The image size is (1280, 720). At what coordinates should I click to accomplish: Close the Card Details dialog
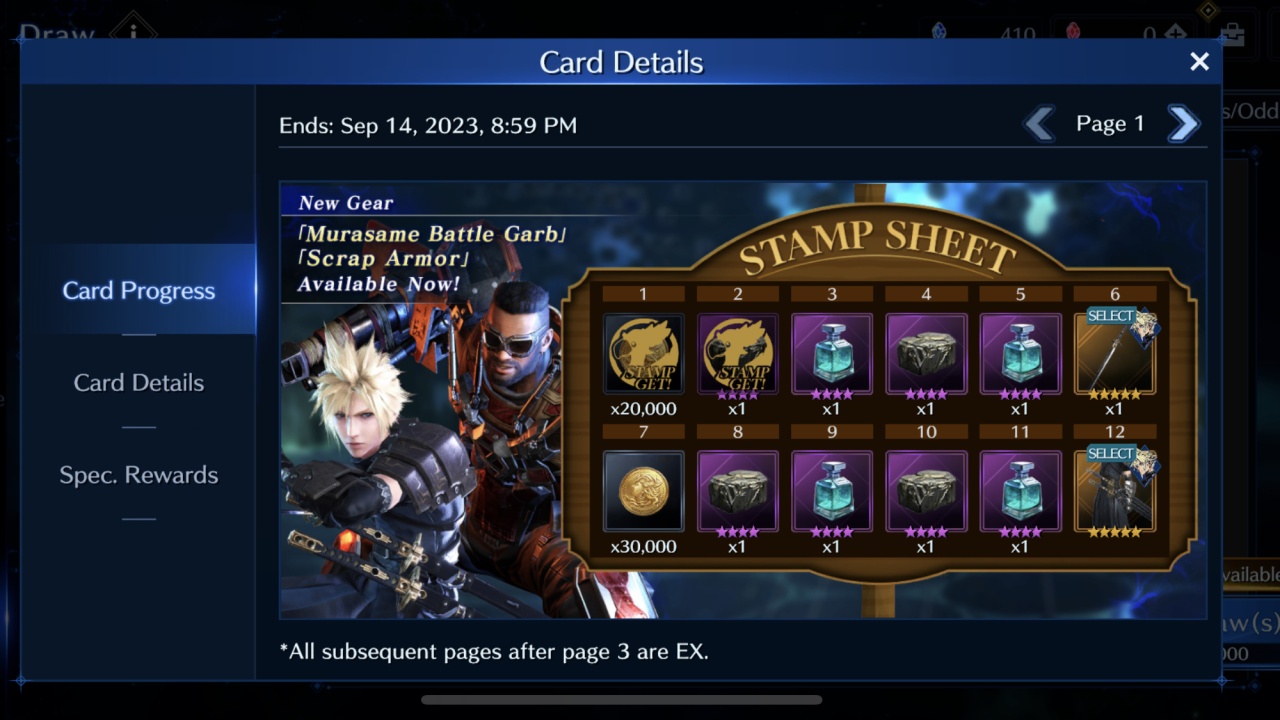[1199, 62]
